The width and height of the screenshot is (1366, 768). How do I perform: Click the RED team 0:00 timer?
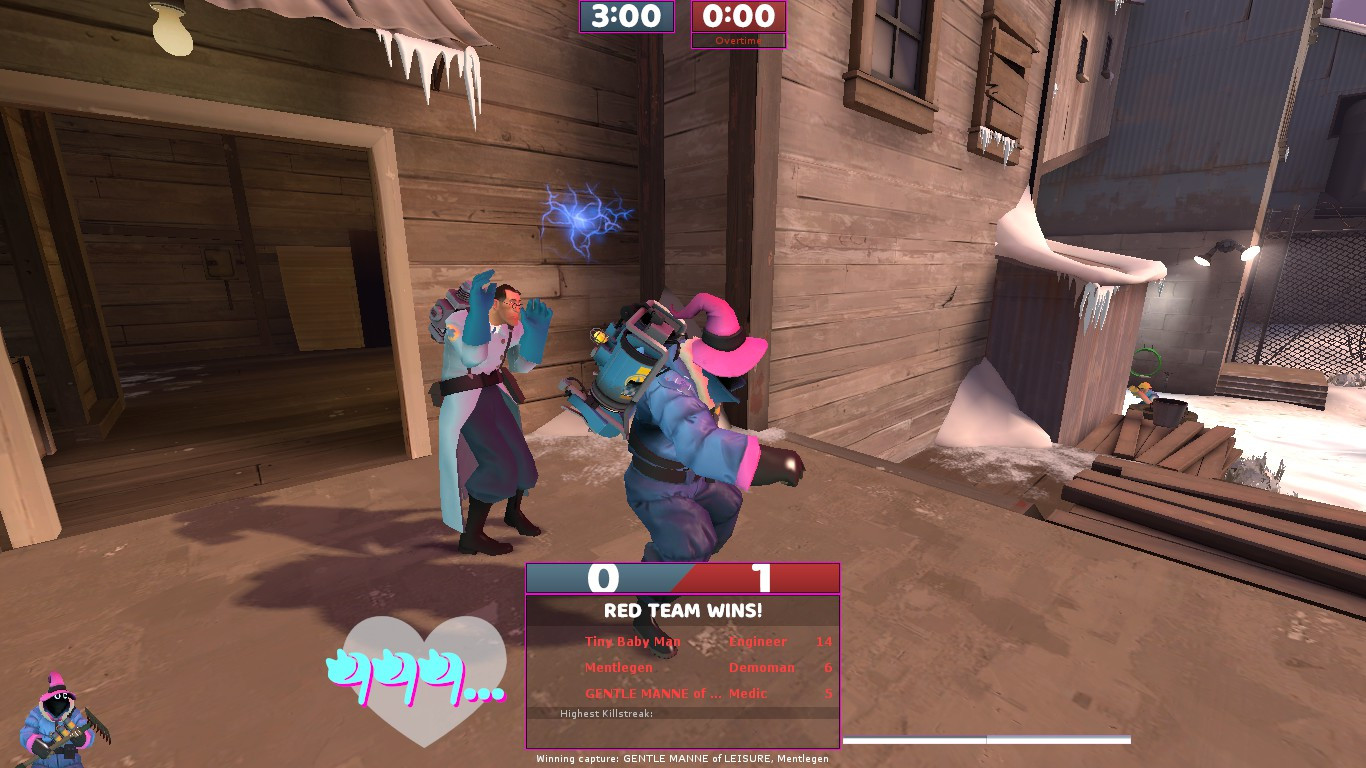pyautogui.click(x=738, y=16)
